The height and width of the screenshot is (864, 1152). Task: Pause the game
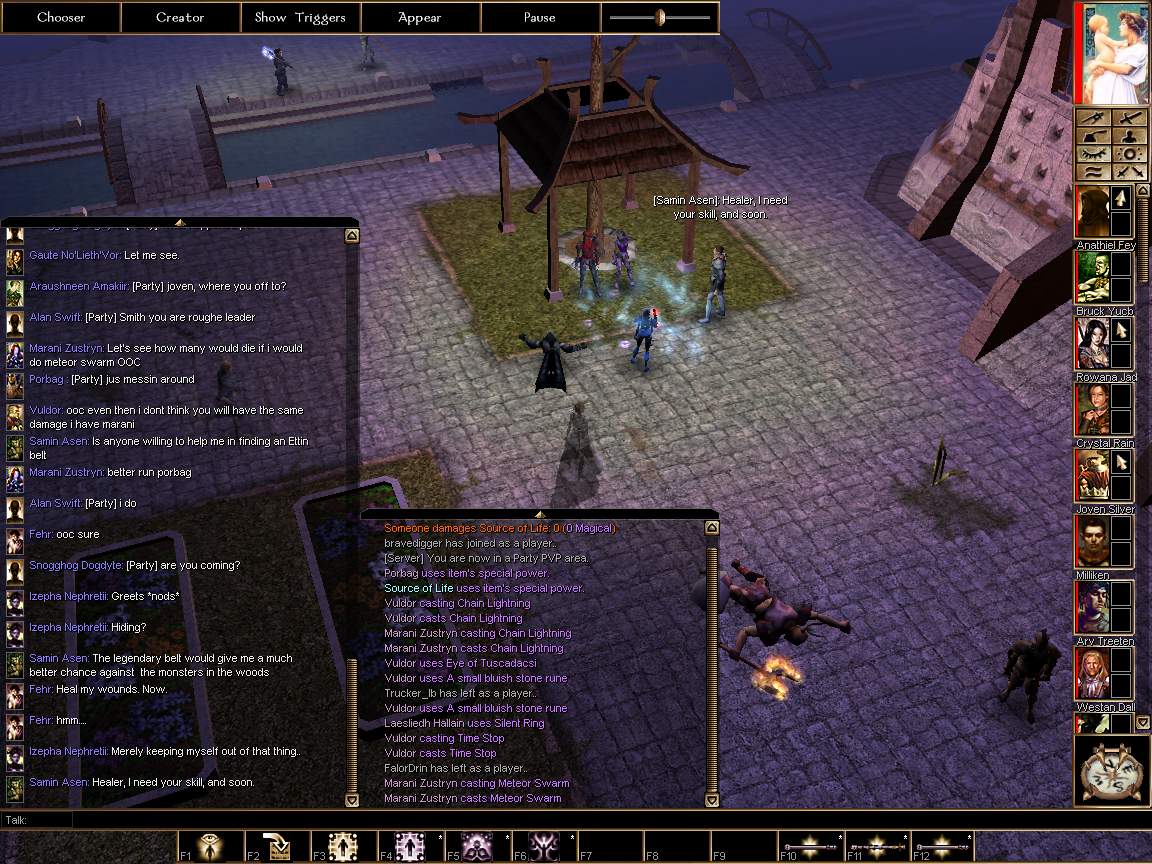[540, 17]
